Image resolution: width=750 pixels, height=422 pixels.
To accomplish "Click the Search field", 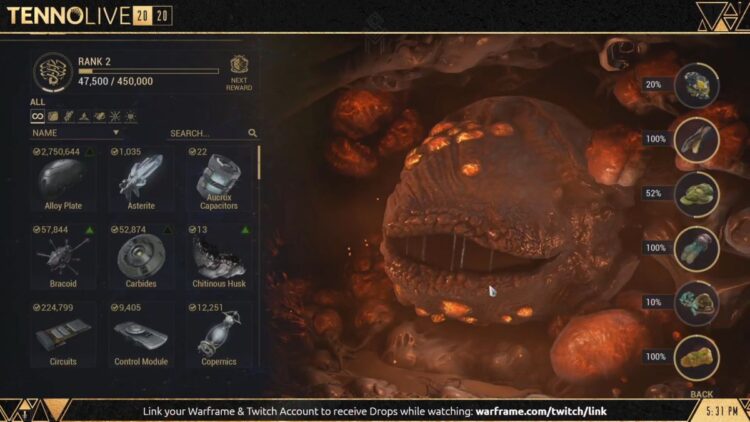I will [206, 133].
